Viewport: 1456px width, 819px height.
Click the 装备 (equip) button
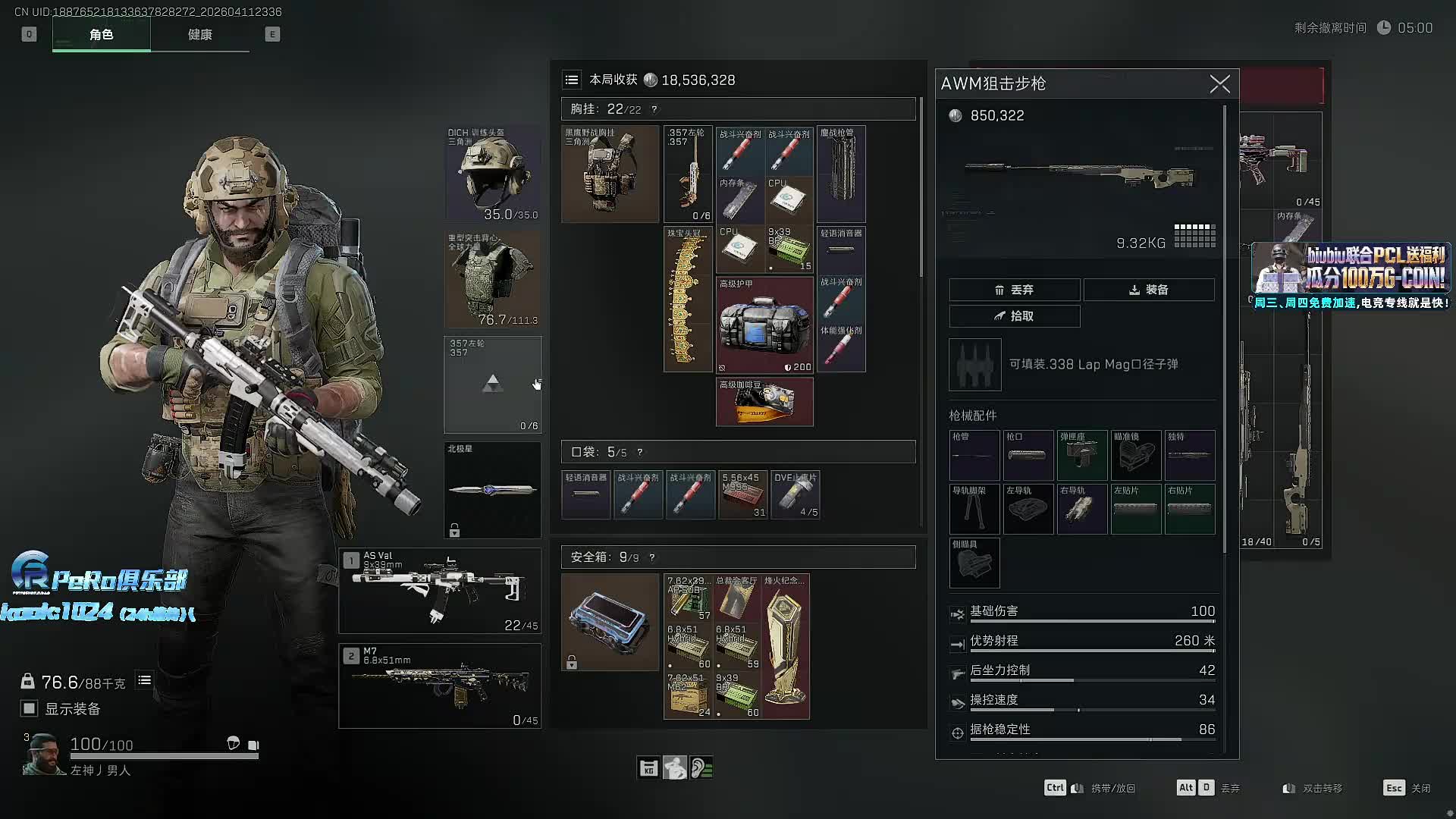[x=1148, y=290]
